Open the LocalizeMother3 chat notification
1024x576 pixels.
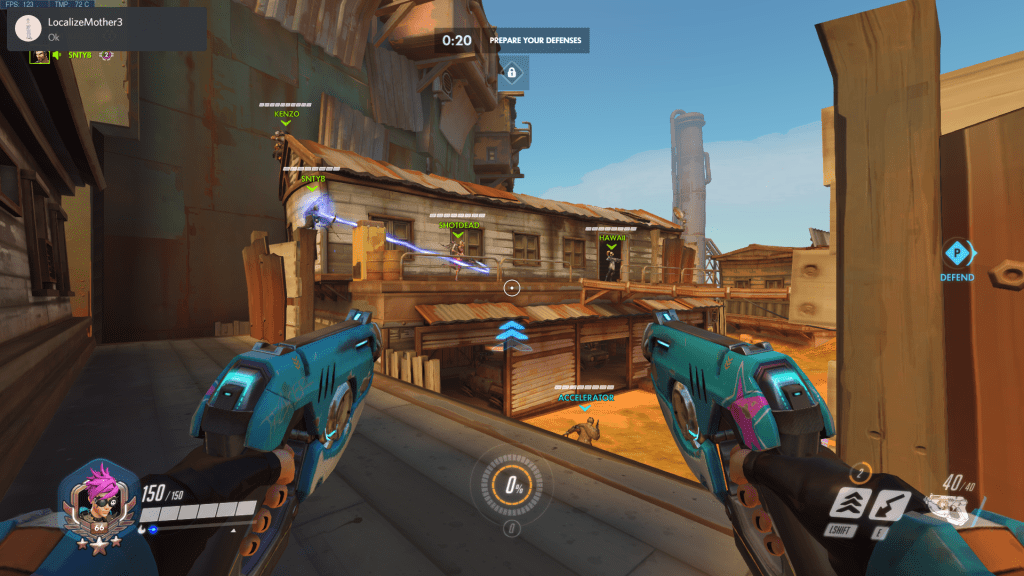click(106, 29)
